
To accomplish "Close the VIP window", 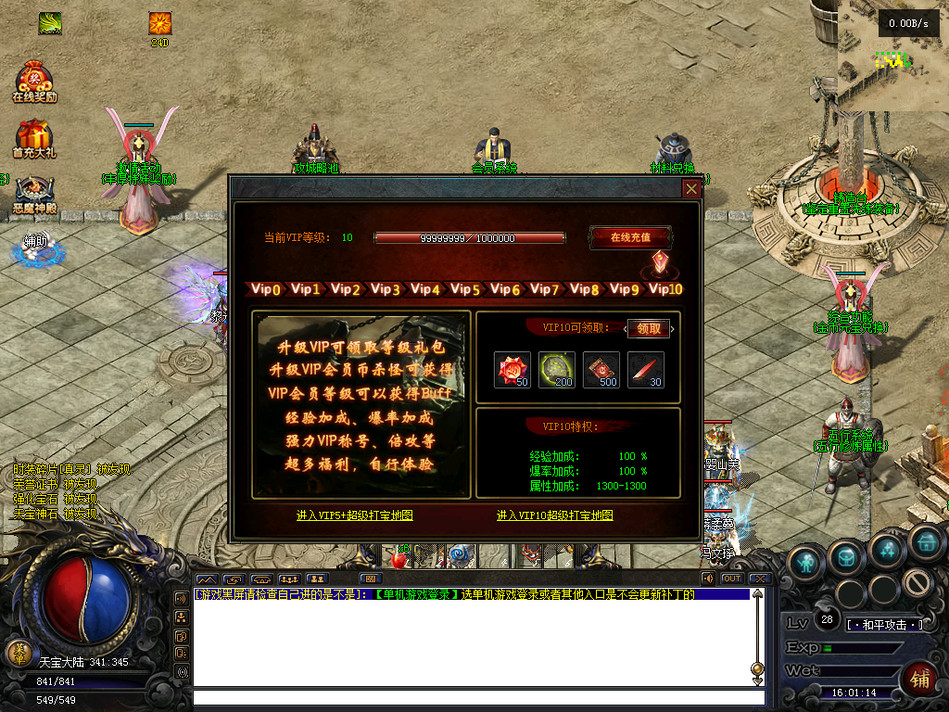I will coord(691,188).
